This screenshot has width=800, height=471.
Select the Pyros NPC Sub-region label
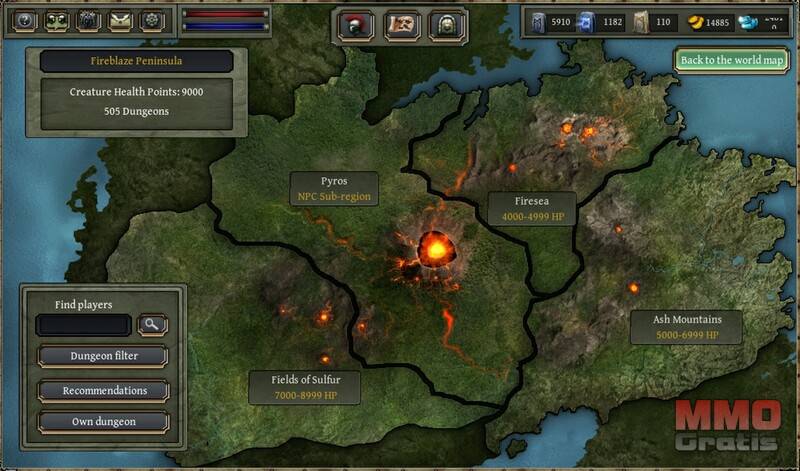(334, 189)
